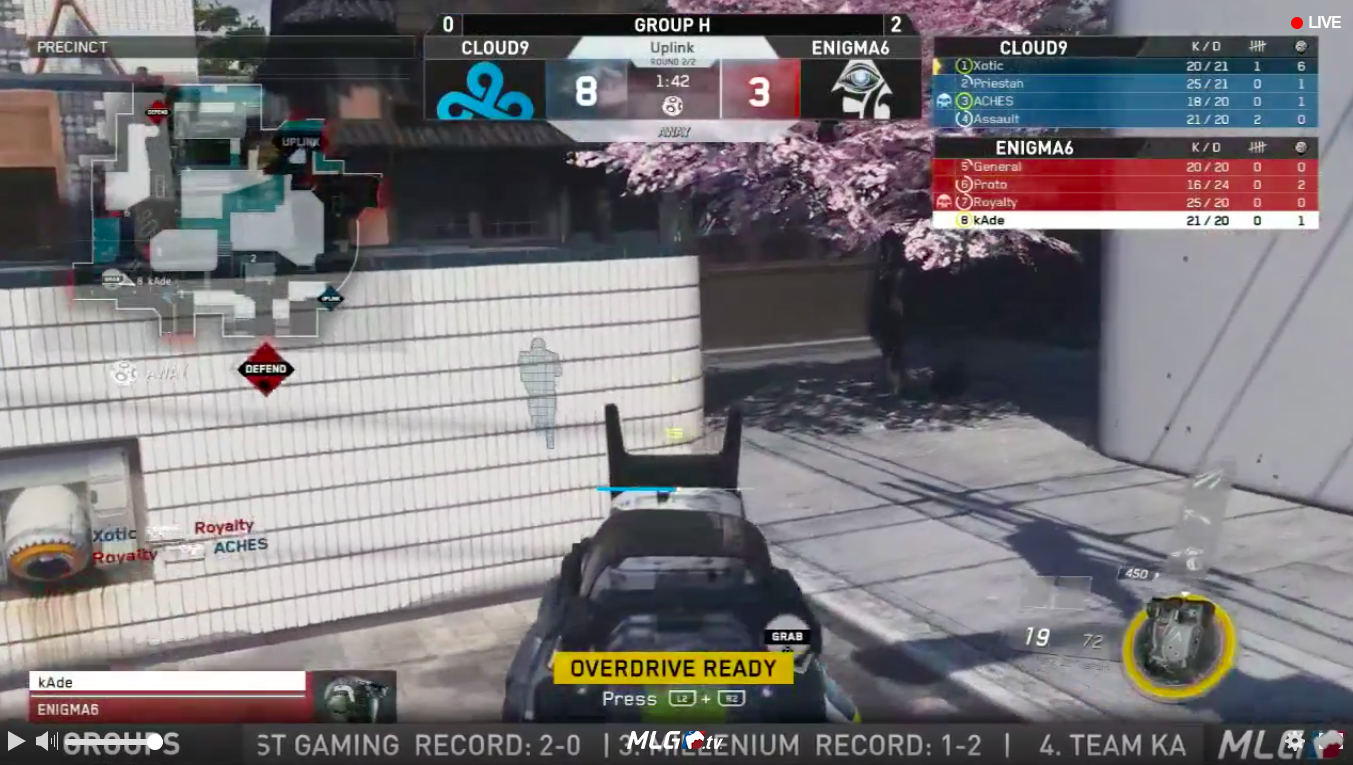Select Royalty in the Enigma6 list
The height and width of the screenshot is (765, 1353).
click(x=1124, y=202)
